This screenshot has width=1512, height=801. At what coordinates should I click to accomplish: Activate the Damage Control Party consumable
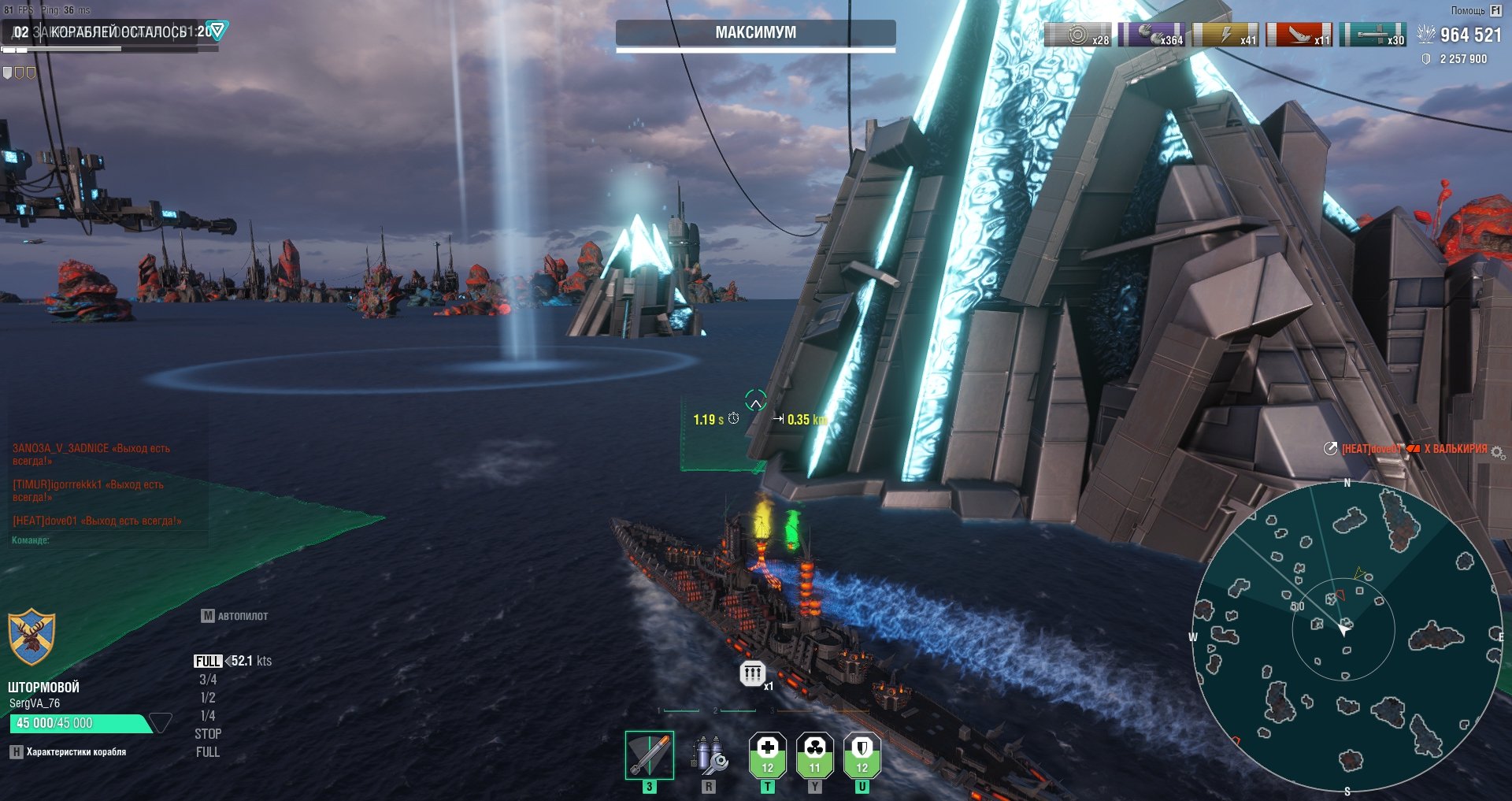709,756
